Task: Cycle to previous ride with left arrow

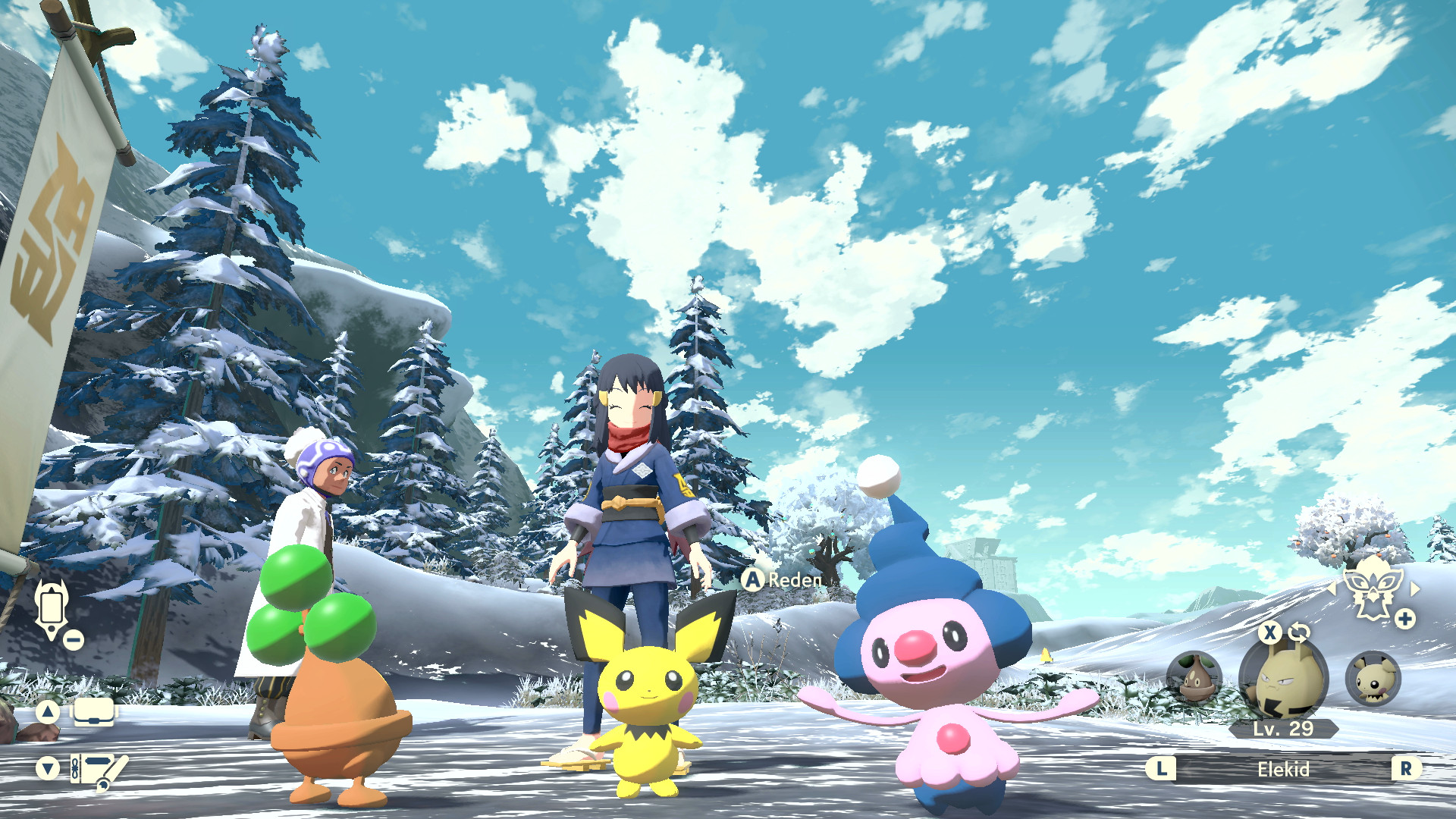Action: coord(1332,588)
